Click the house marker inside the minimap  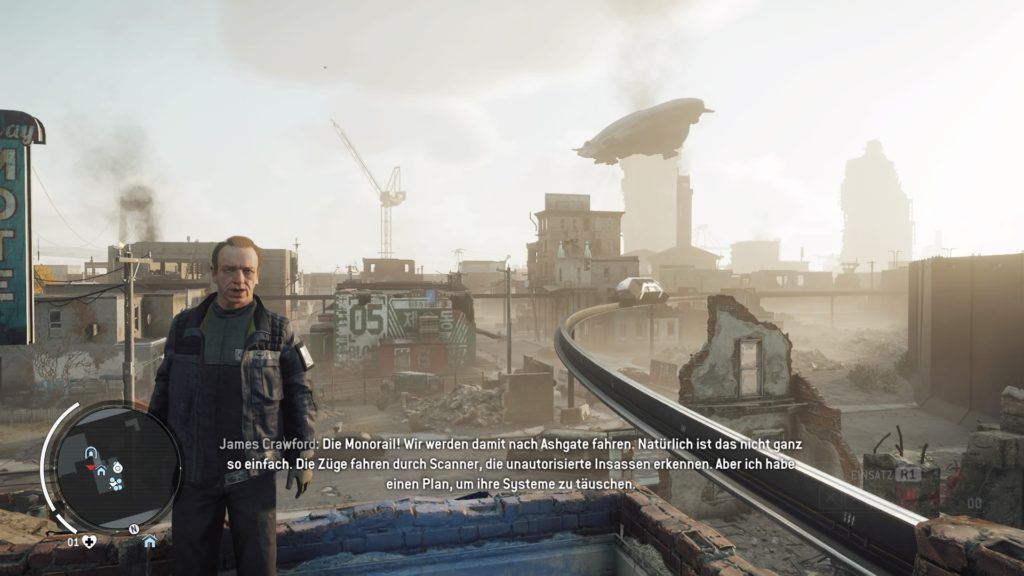(x=101, y=469)
